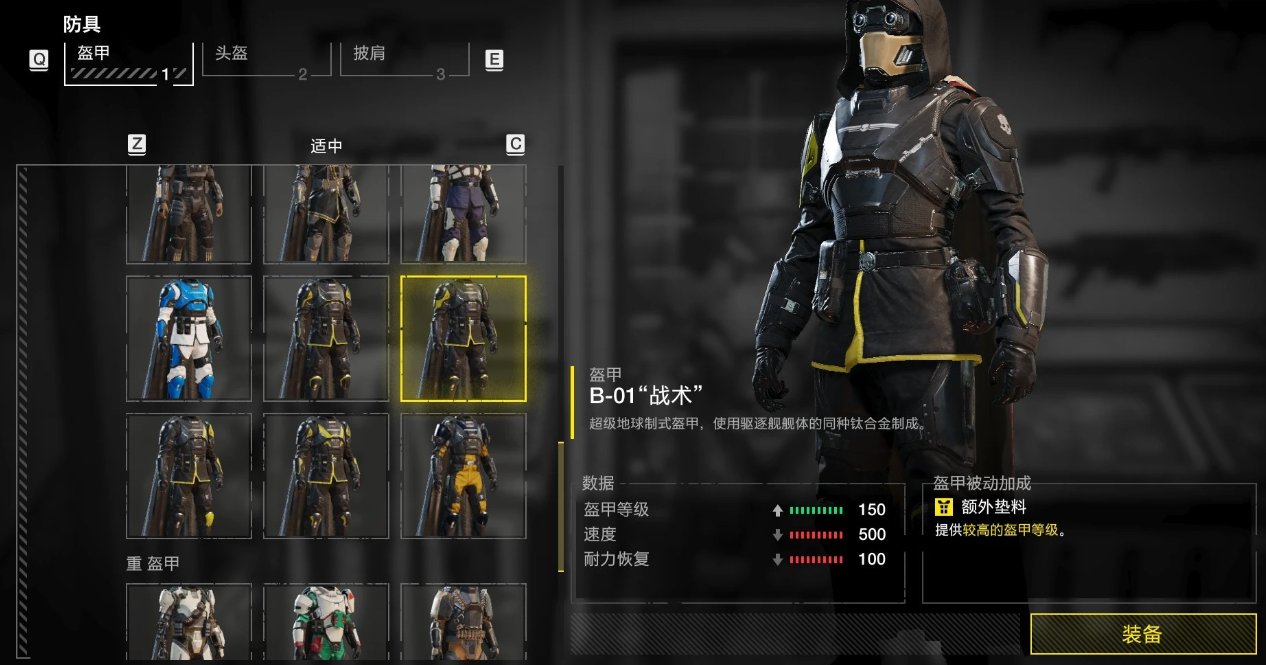The height and width of the screenshot is (665, 1266).
Task: Click the 额外垫料 passive bonus icon
Action: click(x=944, y=507)
